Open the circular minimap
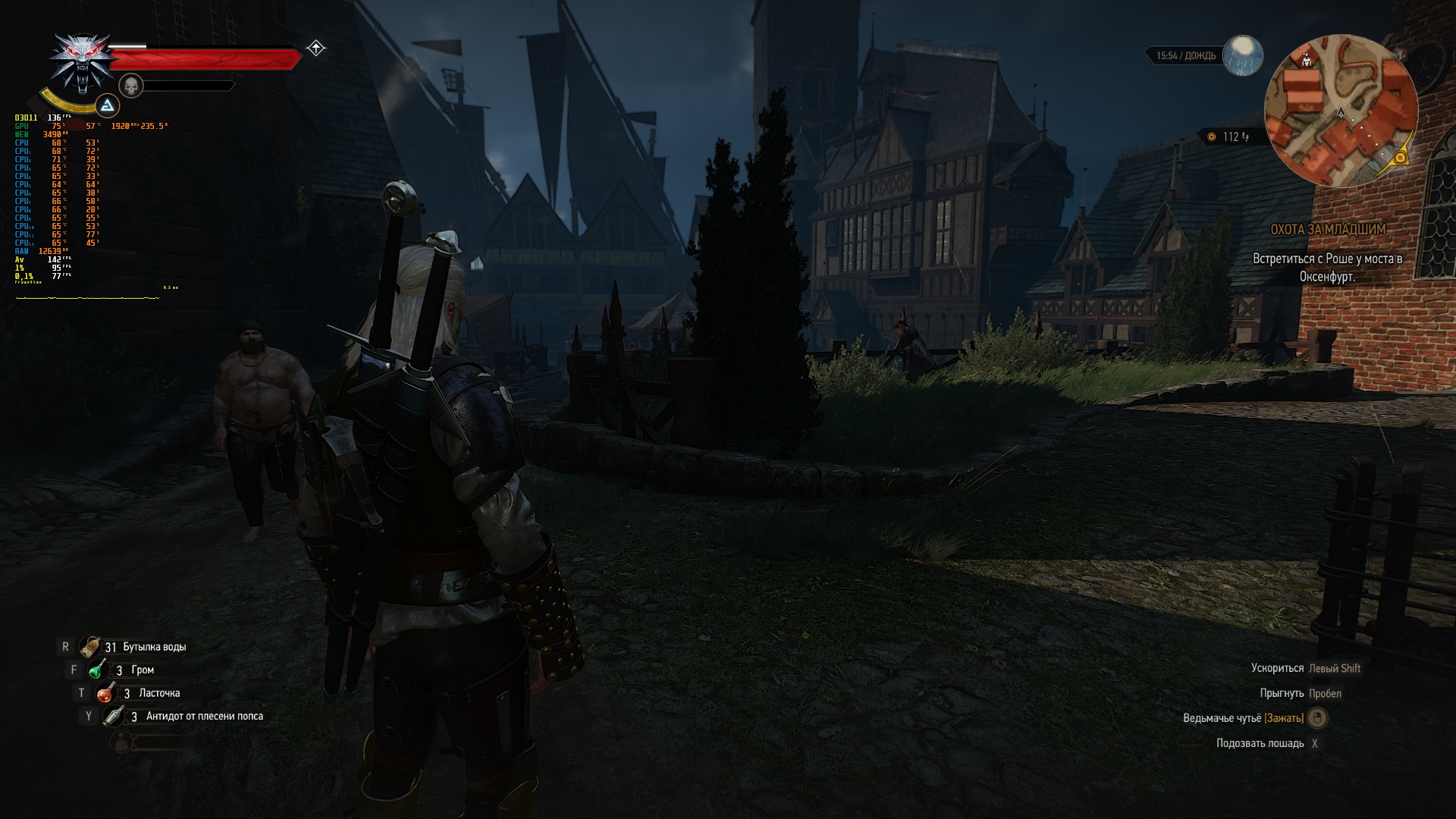1456x819 pixels. [x=1340, y=111]
